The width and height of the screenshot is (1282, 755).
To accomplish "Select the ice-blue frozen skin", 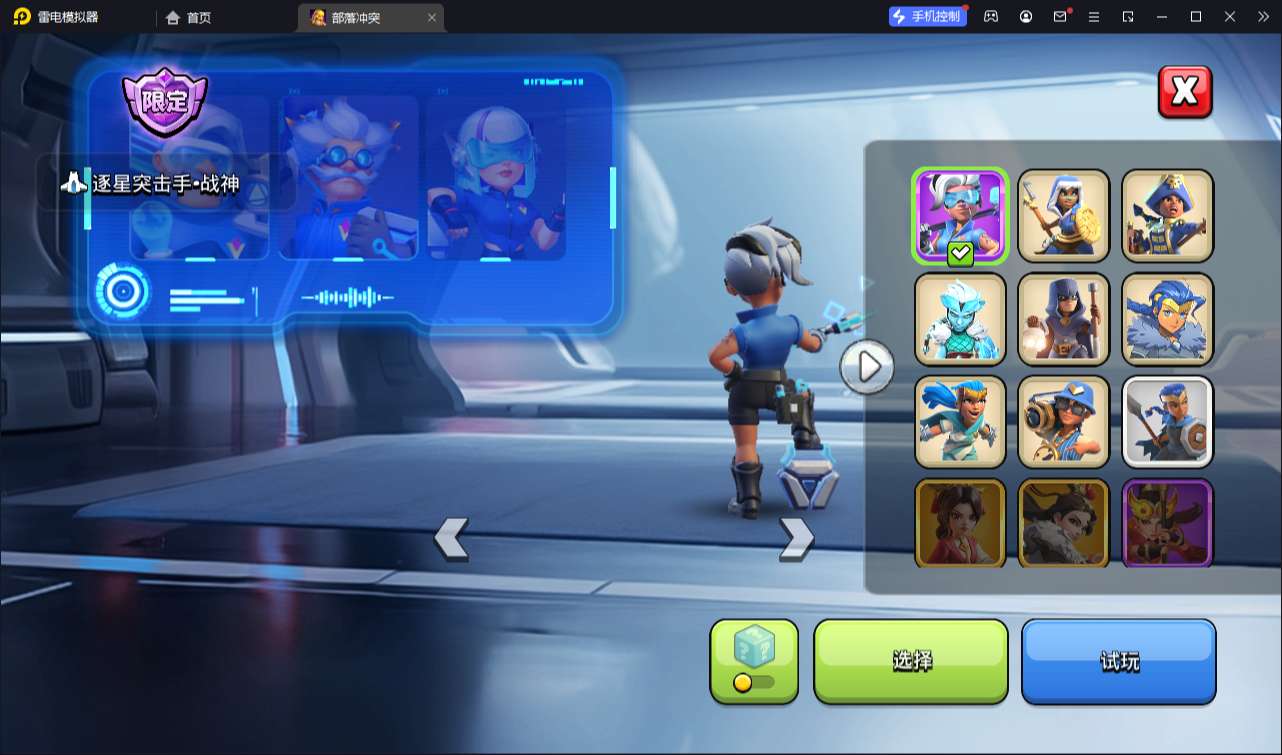I will [x=960, y=319].
